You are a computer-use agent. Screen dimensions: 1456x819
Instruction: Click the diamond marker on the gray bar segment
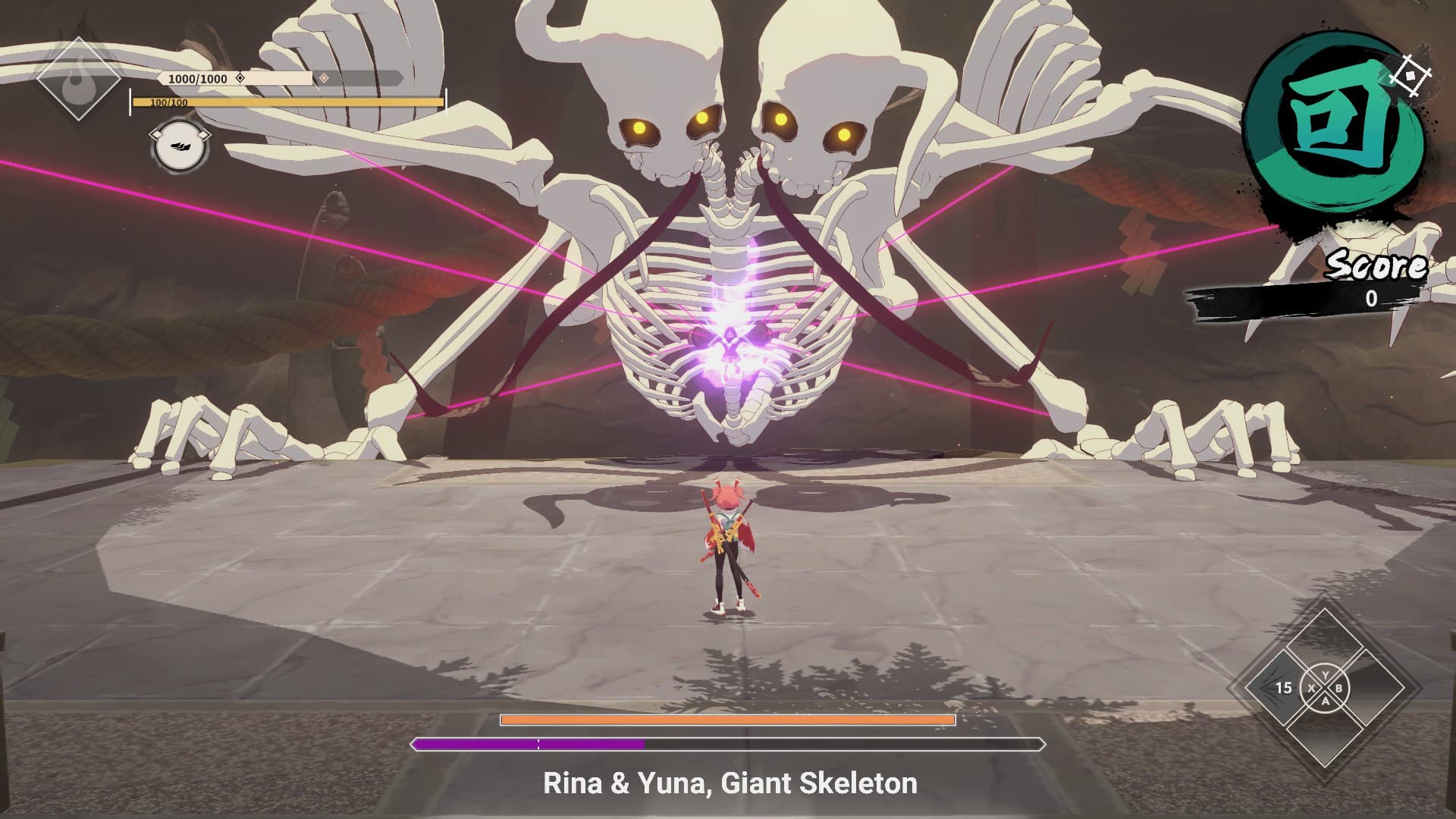(x=324, y=78)
